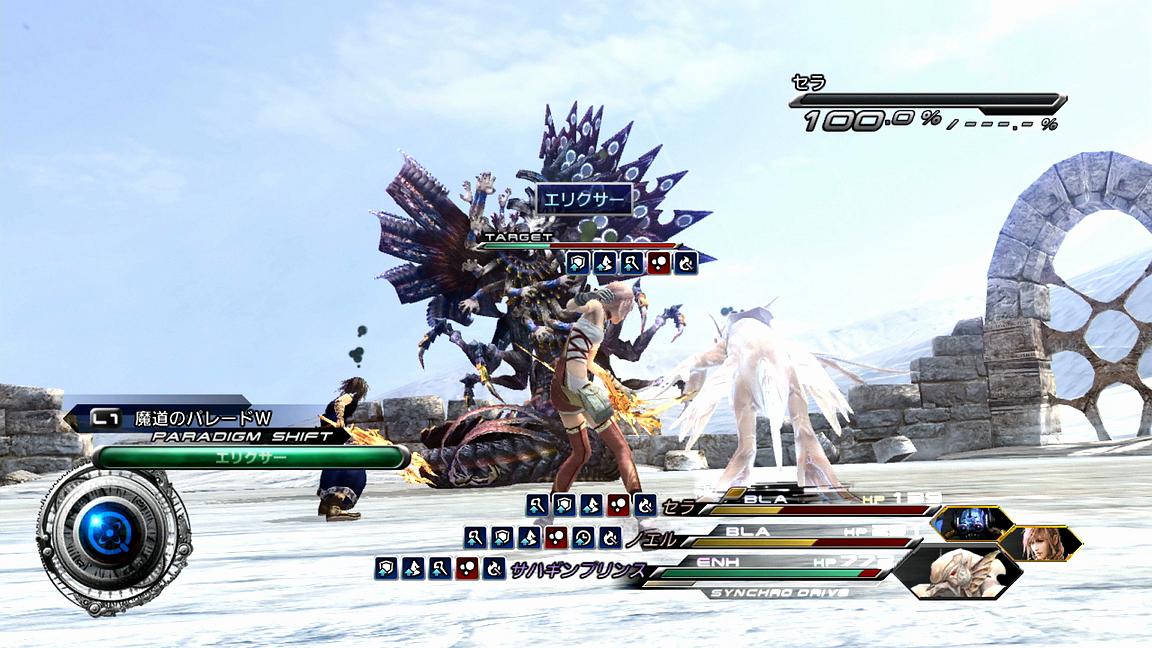Click the pink-haired character portrait
This screenshot has width=1152, height=648.
point(1040,543)
